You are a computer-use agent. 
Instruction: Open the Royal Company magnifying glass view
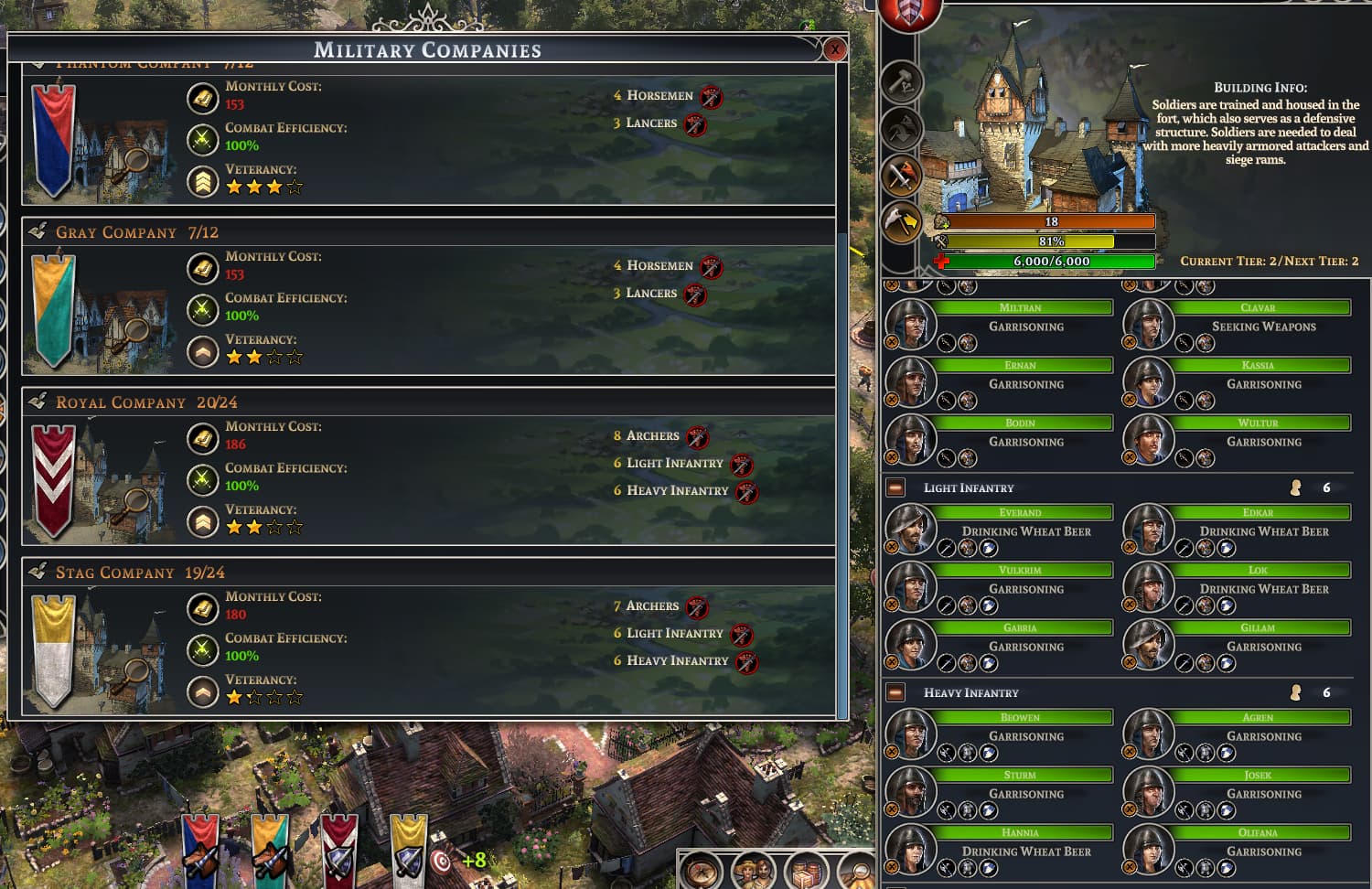pyautogui.click(x=136, y=500)
